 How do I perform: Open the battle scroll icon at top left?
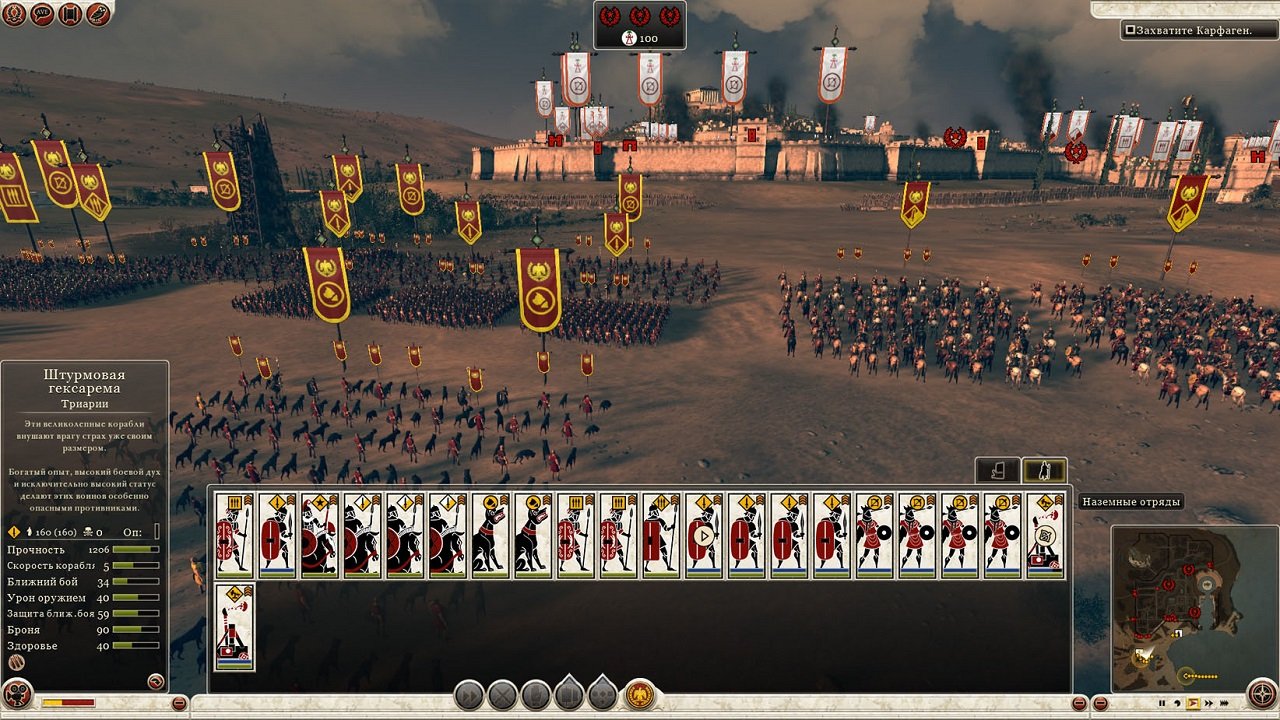(x=67, y=15)
